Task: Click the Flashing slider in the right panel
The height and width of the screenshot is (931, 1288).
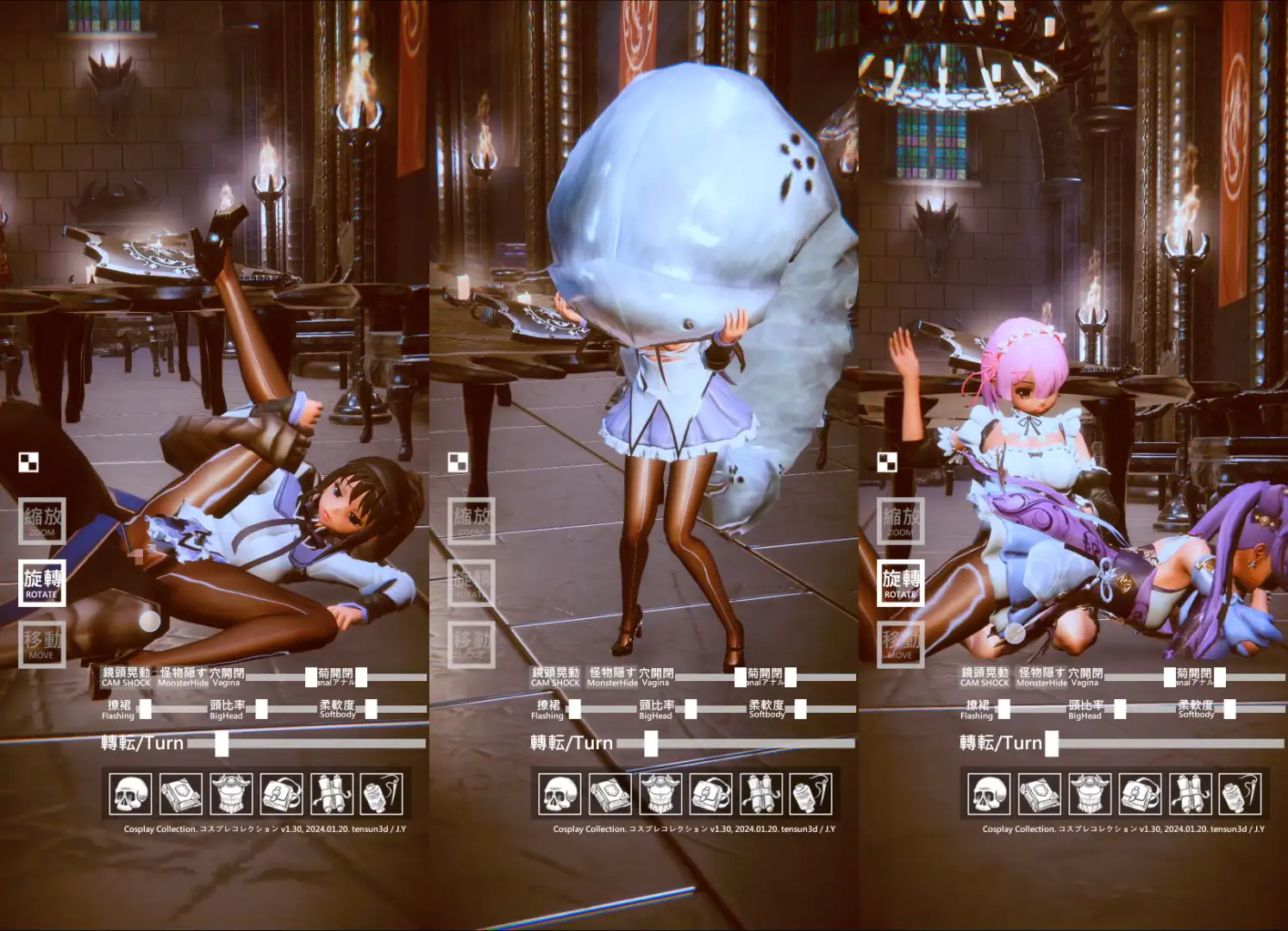Action: click(1004, 709)
